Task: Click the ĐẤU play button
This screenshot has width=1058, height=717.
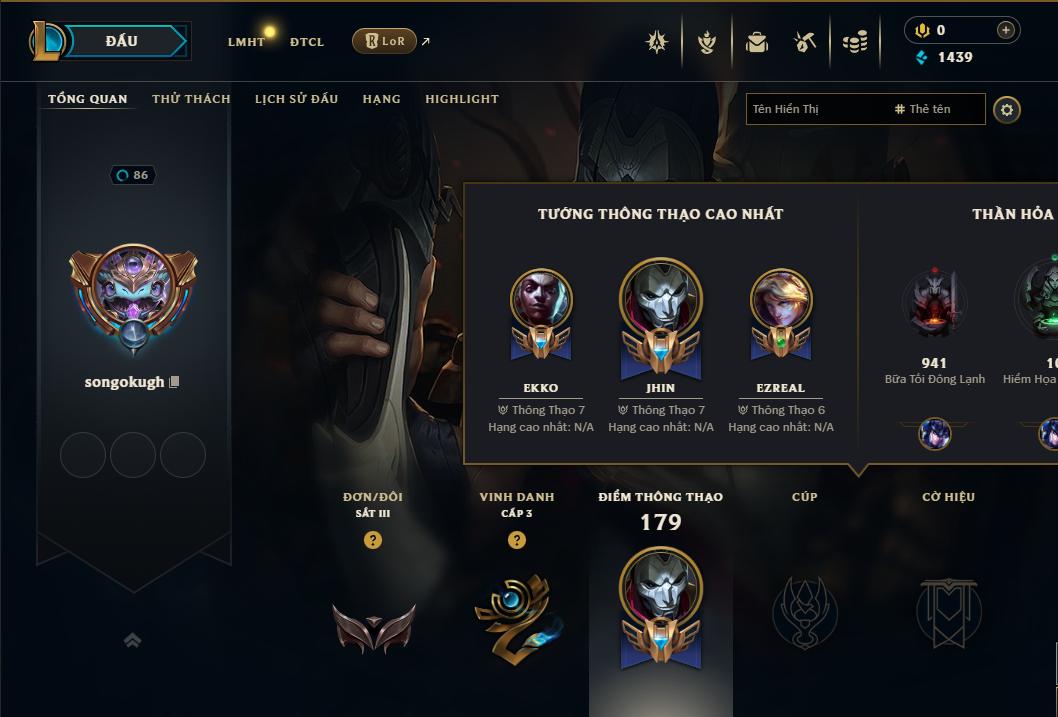Action: point(121,41)
